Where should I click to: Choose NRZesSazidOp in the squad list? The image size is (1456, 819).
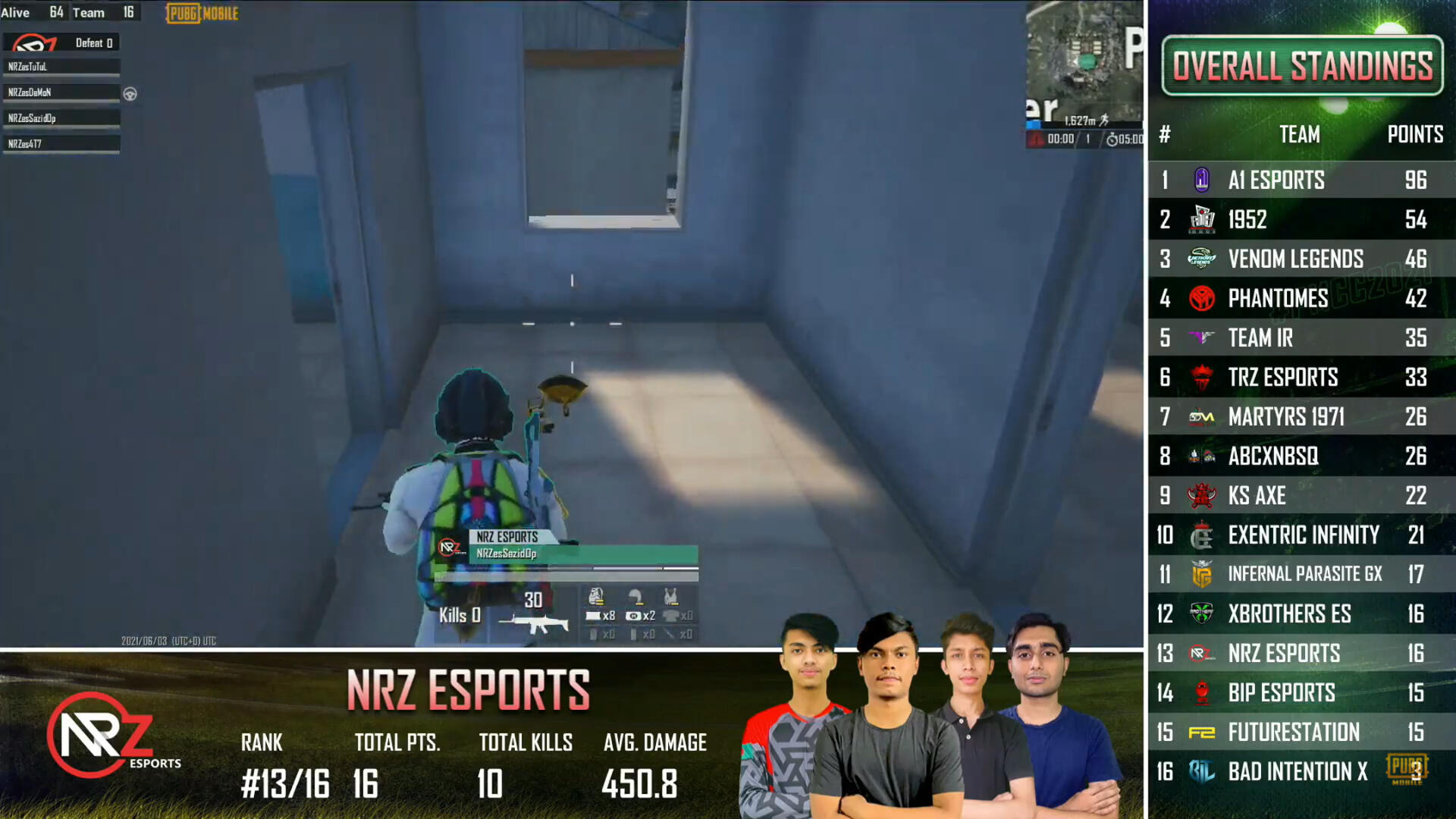[61, 118]
